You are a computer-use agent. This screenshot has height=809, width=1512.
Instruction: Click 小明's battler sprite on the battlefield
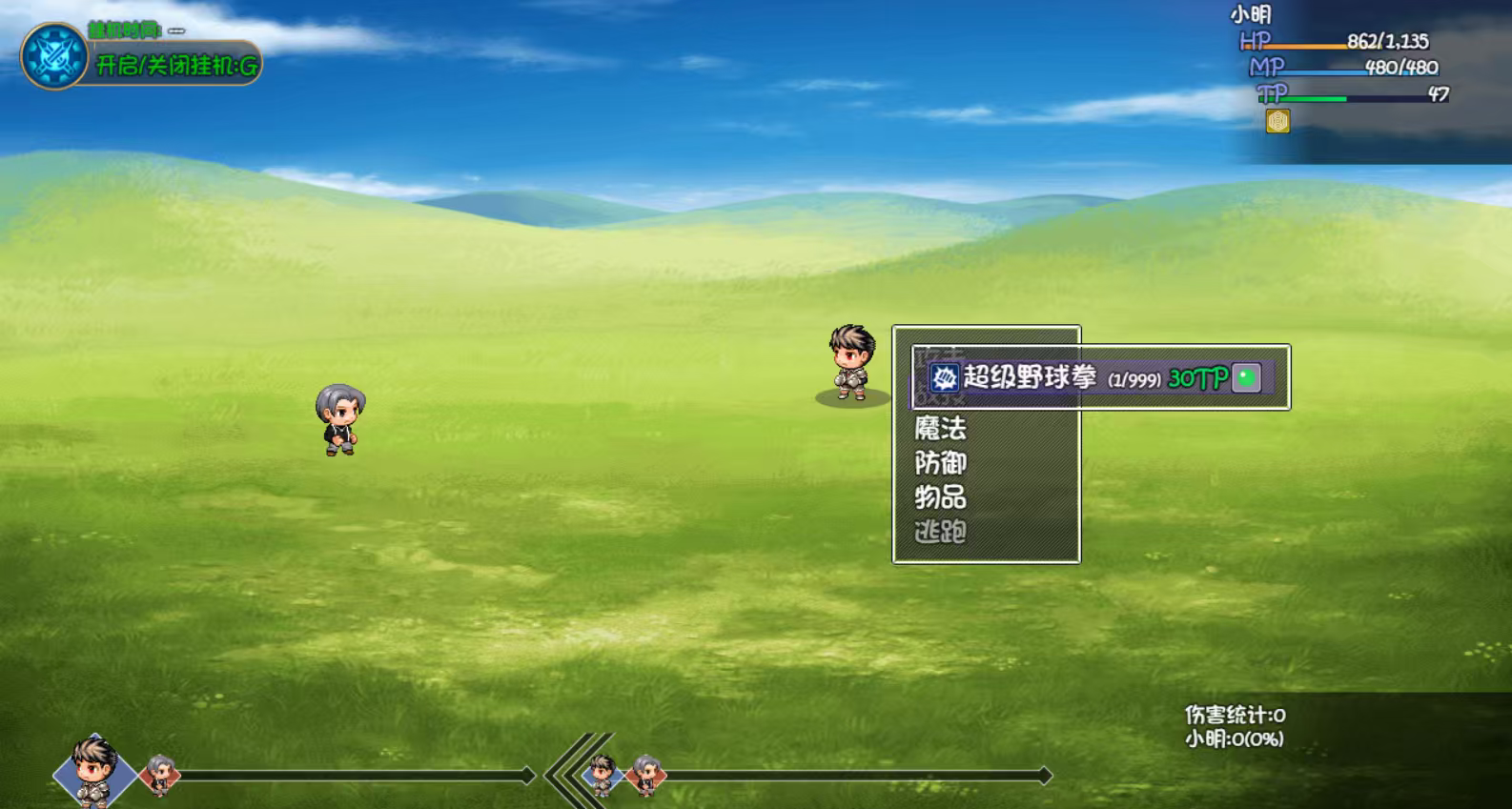pos(851,362)
